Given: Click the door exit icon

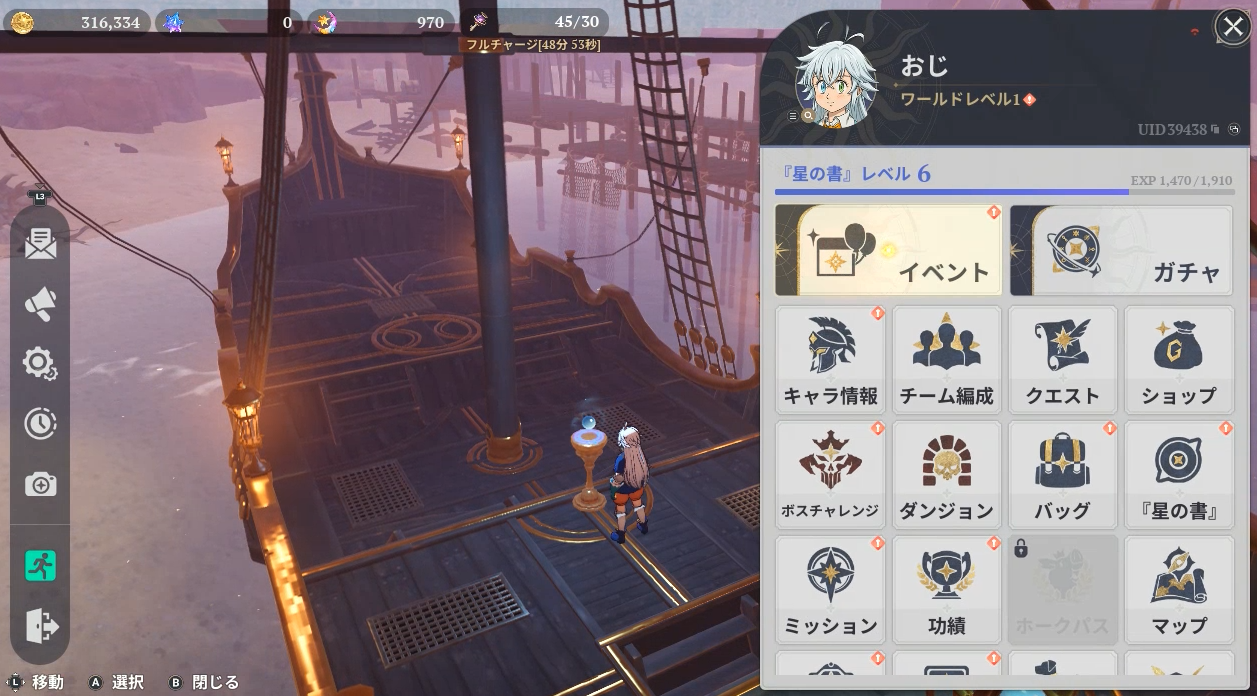Looking at the screenshot, I should point(41,627).
